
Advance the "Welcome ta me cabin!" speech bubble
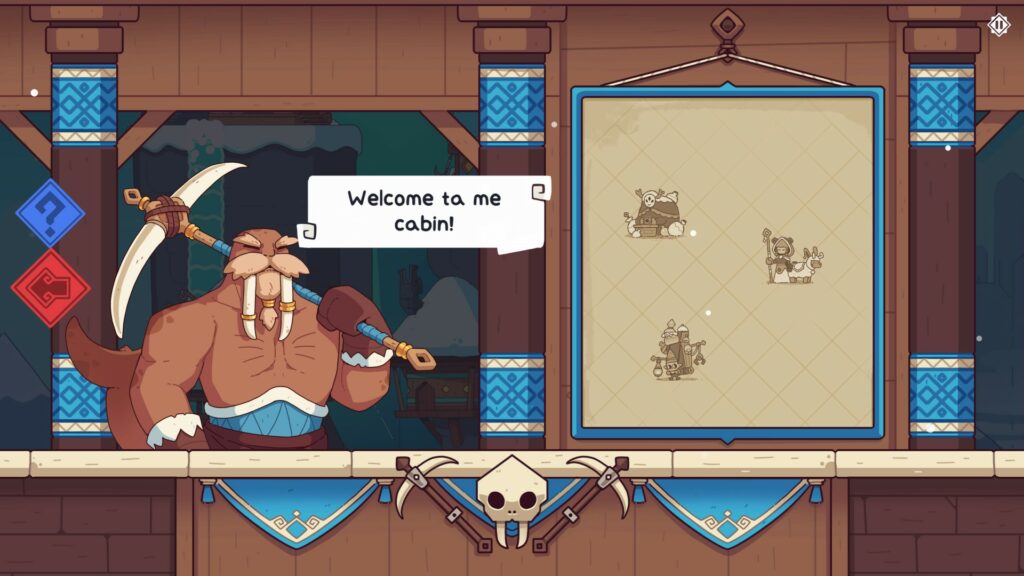coord(427,210)
